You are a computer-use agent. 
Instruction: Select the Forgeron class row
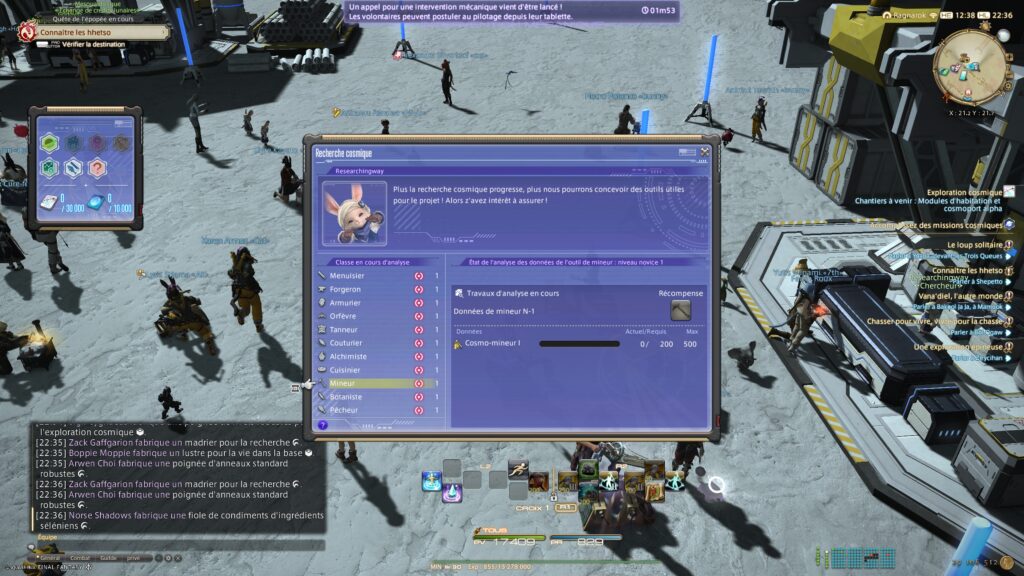coord(345,289)
